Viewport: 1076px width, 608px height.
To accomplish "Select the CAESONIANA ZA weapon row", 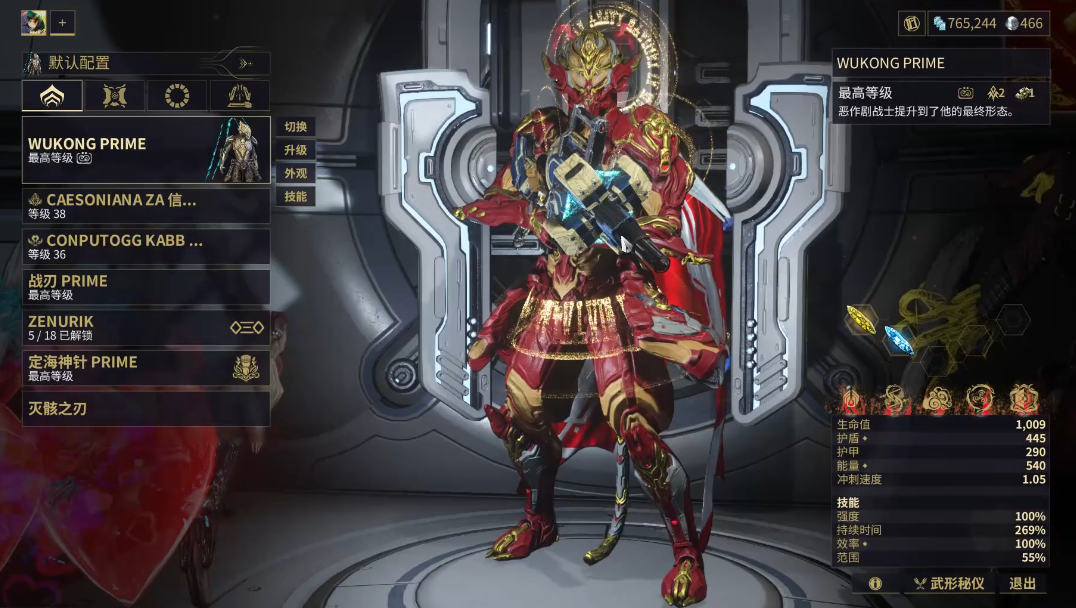I will (146, 206).
